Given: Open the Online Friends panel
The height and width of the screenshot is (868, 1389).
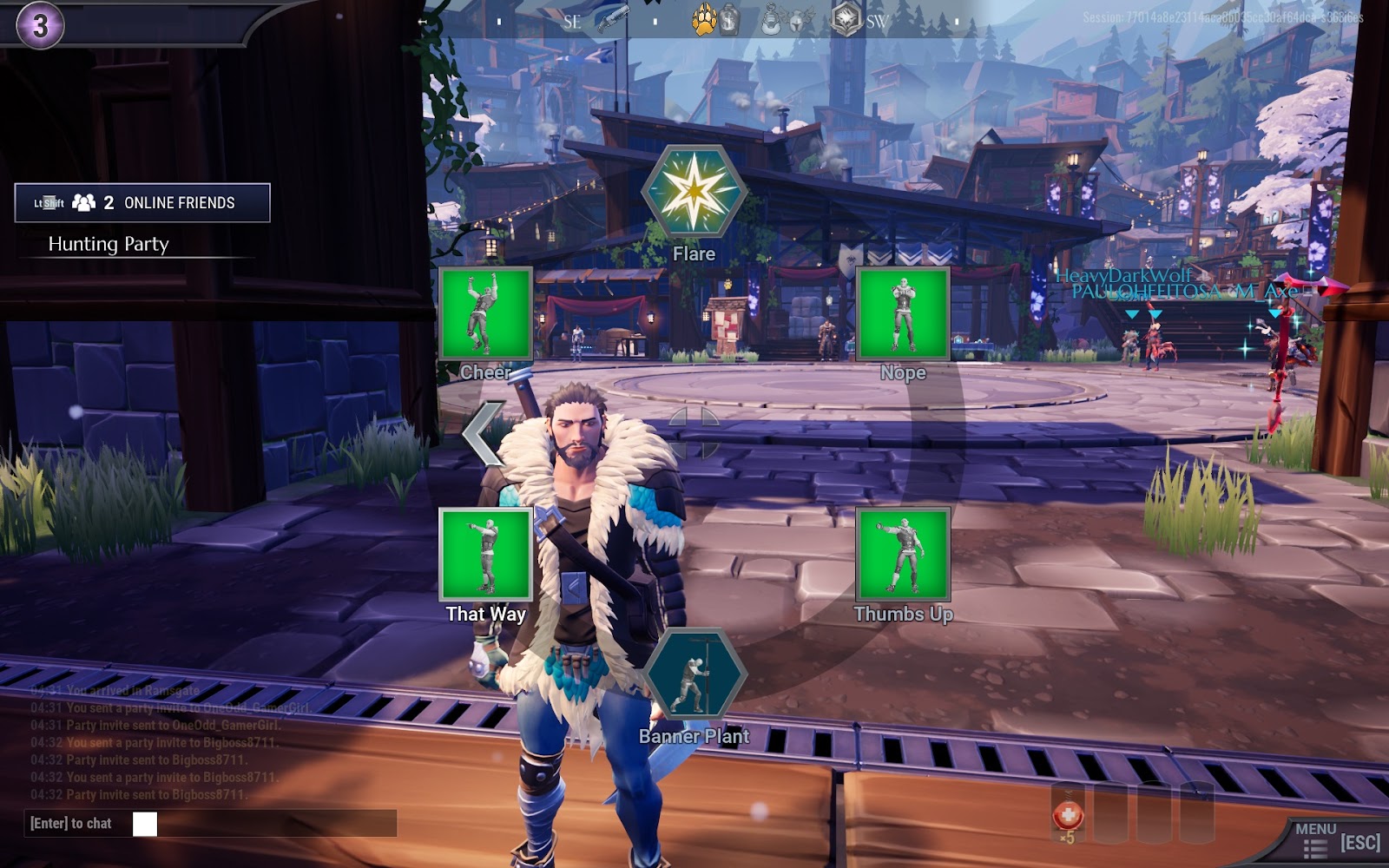Looking at the screenshot, I should [142, 202].
